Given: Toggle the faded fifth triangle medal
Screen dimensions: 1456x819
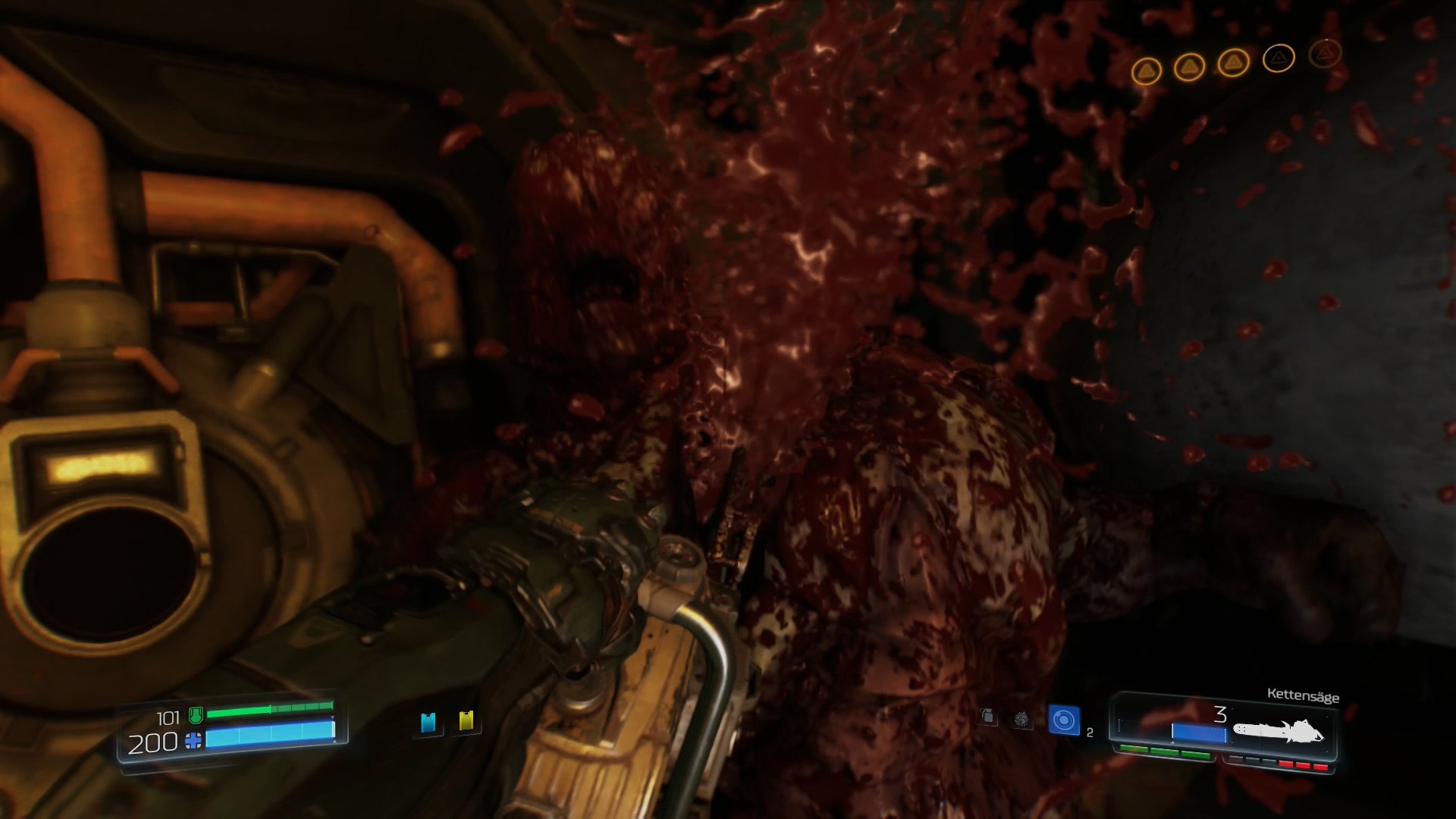Looking at the screenshot, I should pos(1324,55).
